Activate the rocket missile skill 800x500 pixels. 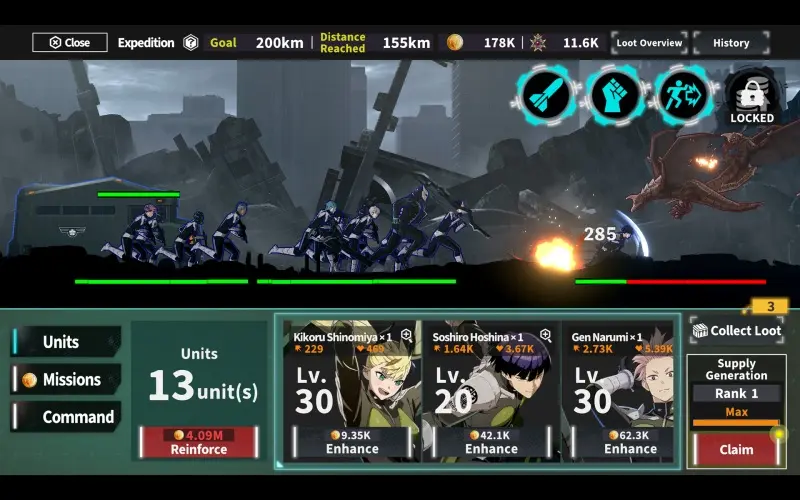(x=545, y=96)
